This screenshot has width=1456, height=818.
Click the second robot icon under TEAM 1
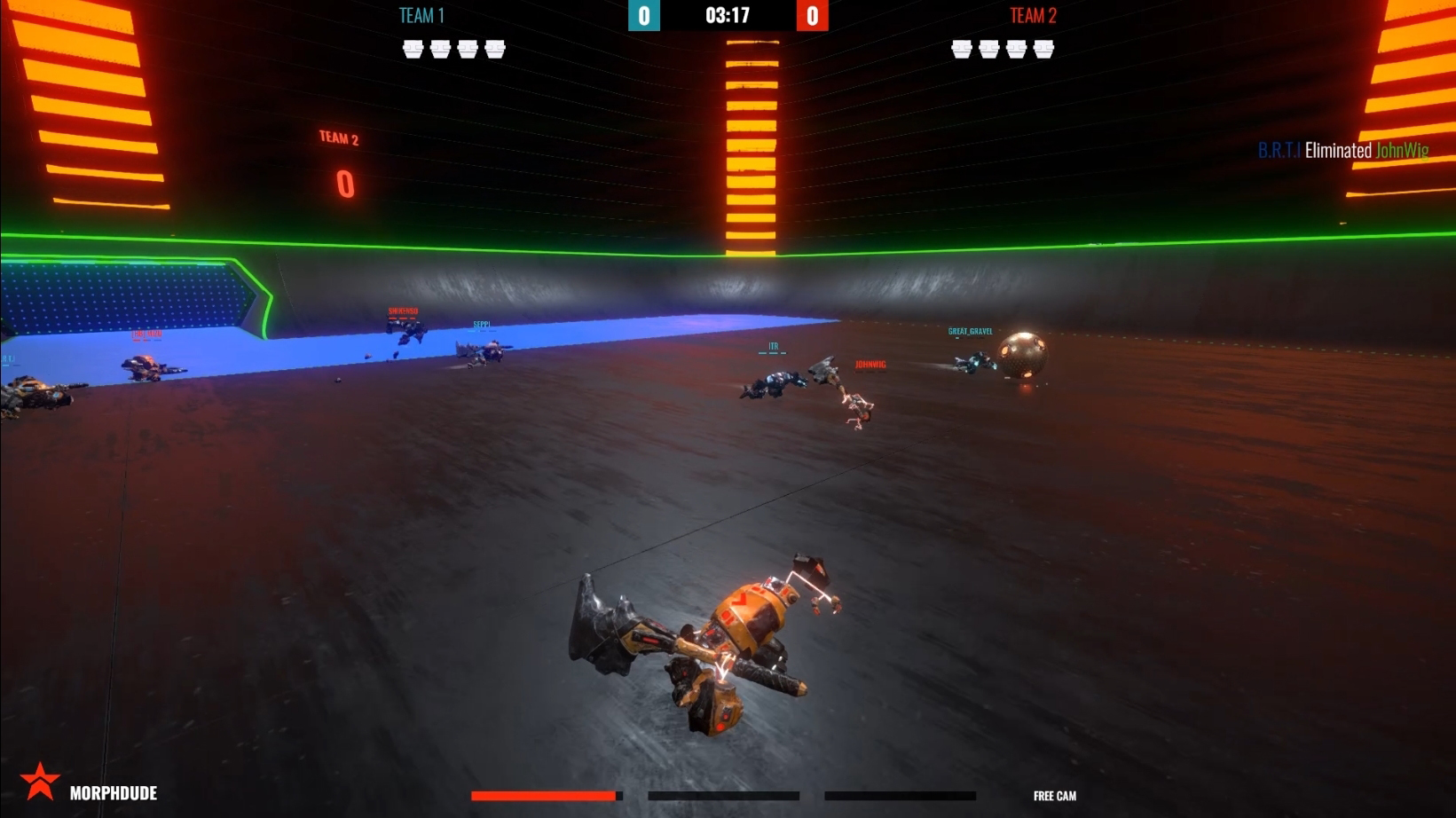coord(440,49)
